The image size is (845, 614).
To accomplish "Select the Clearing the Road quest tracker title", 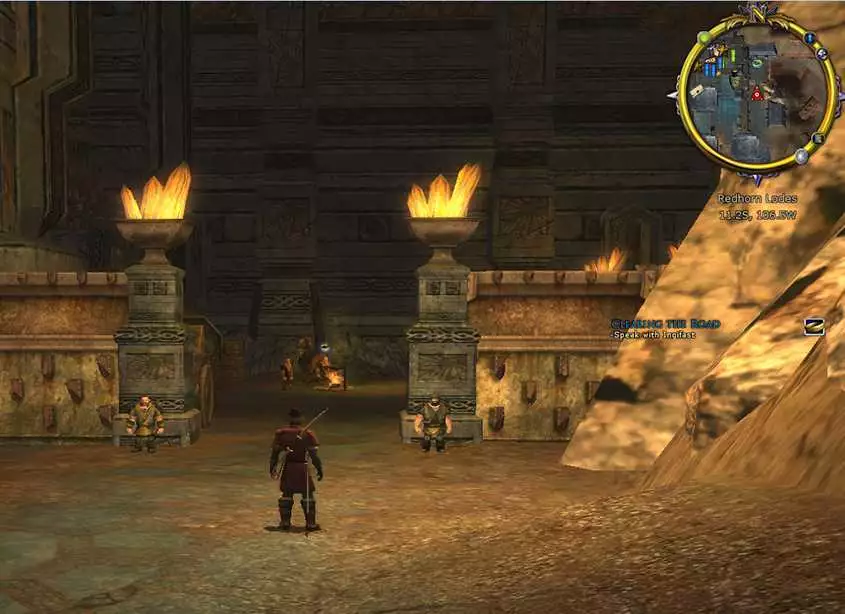I will 652,323.
